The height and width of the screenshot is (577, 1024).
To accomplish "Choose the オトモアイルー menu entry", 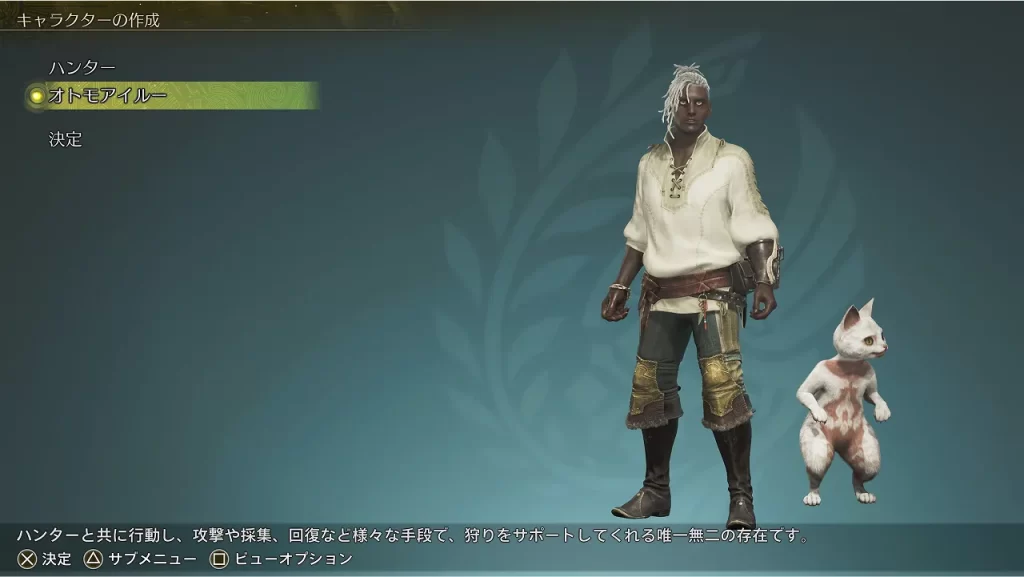I will tap(108, 96).
